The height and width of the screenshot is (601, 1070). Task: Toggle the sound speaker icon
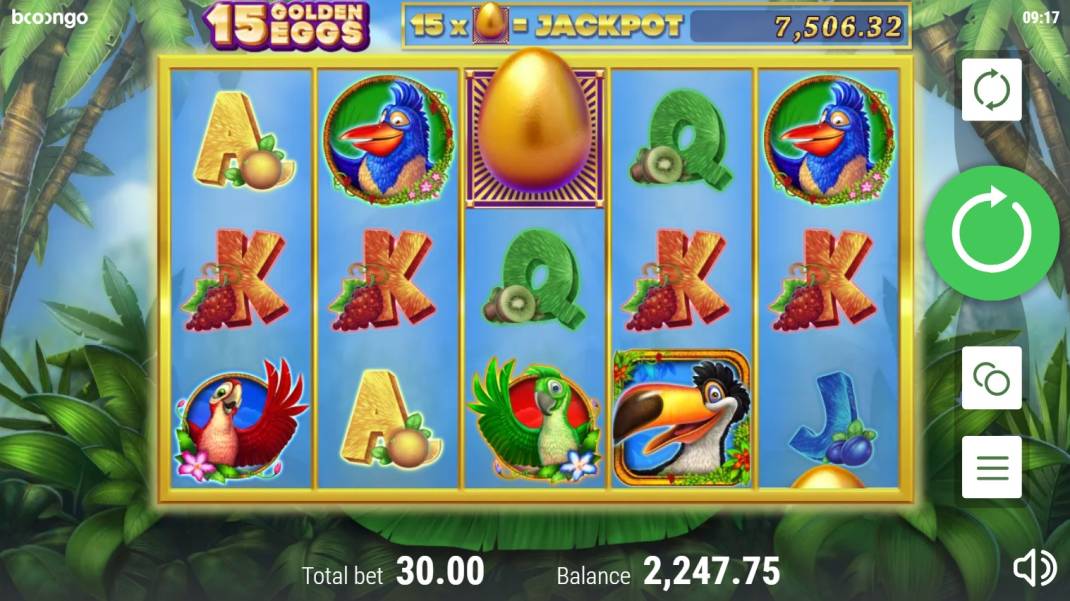pyautogui.click(x=1034, y=568)
